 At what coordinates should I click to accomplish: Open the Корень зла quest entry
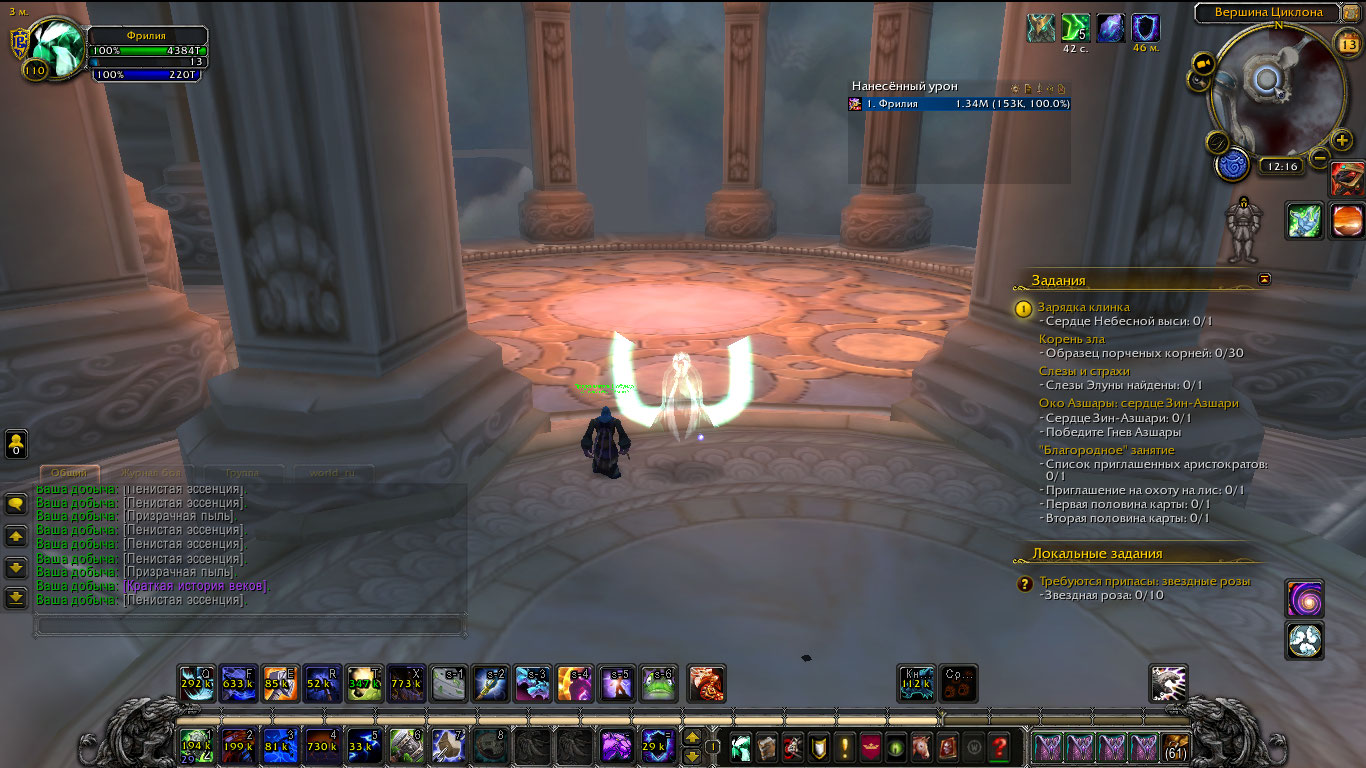click(1071, 339)
